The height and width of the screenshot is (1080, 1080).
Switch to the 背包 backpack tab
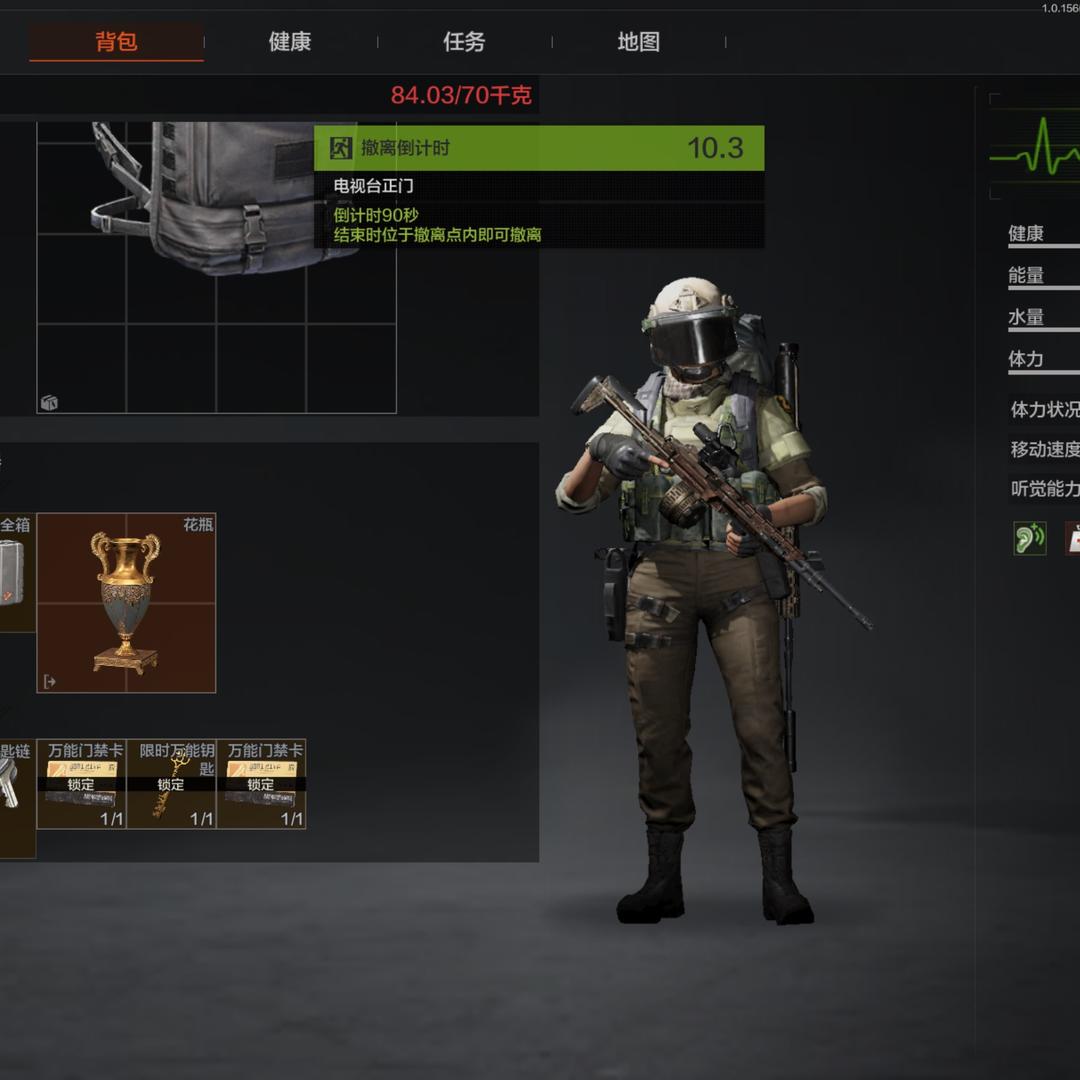[x=116, y=42]
